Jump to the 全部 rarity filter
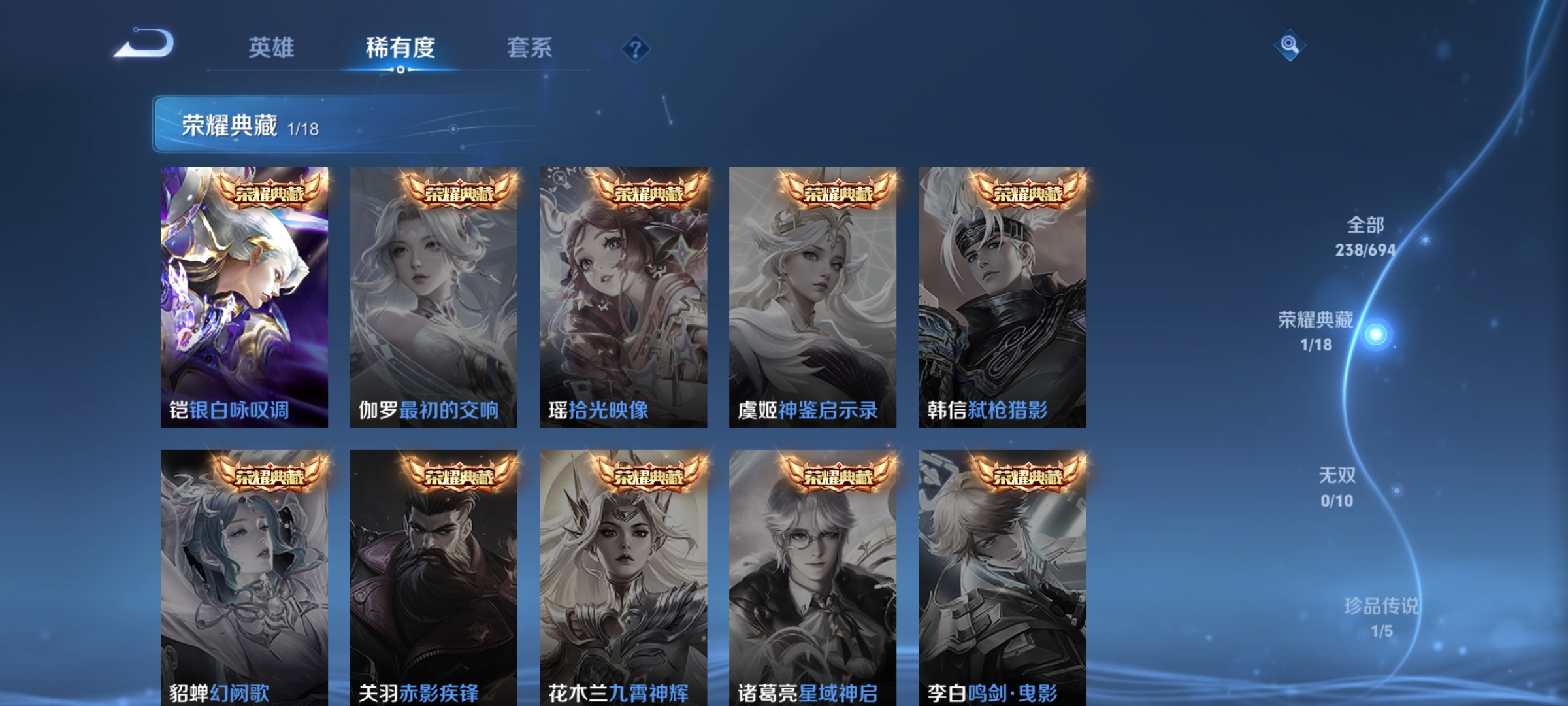This screenshot has width=1568, height=706. pos(1365,237)
